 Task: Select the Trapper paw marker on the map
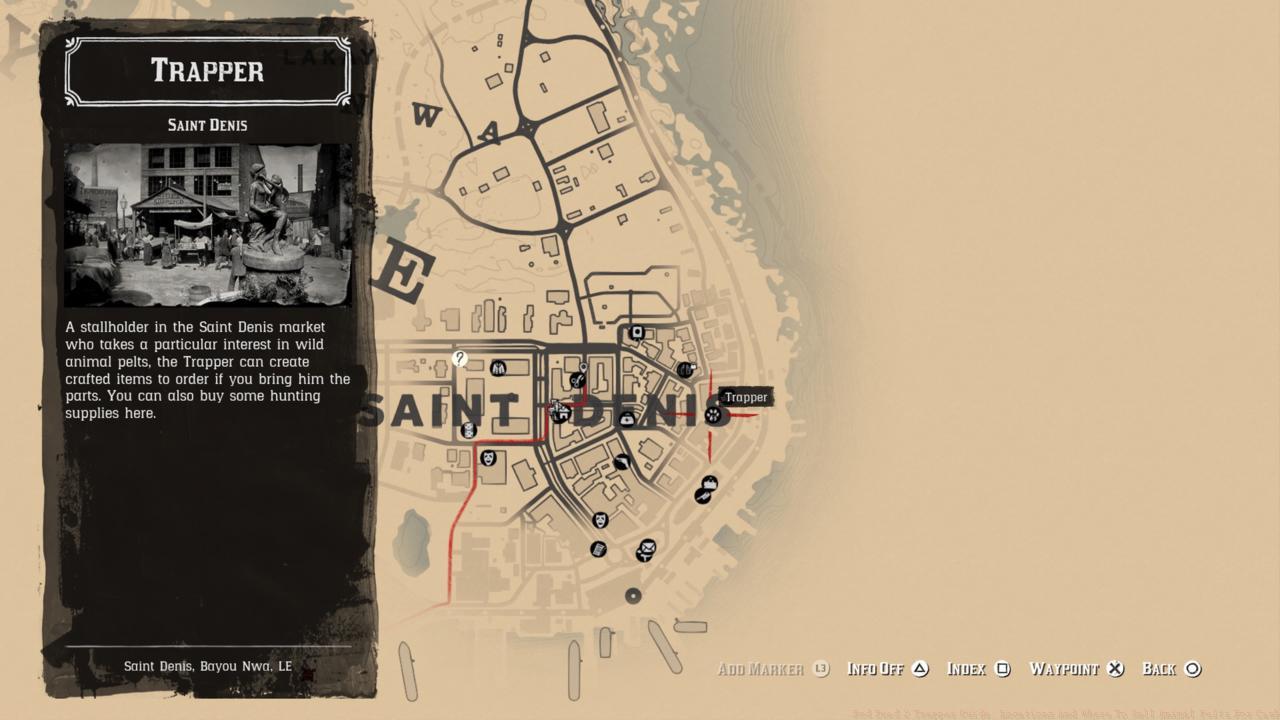pyautogui.click(x=713, y=414)
